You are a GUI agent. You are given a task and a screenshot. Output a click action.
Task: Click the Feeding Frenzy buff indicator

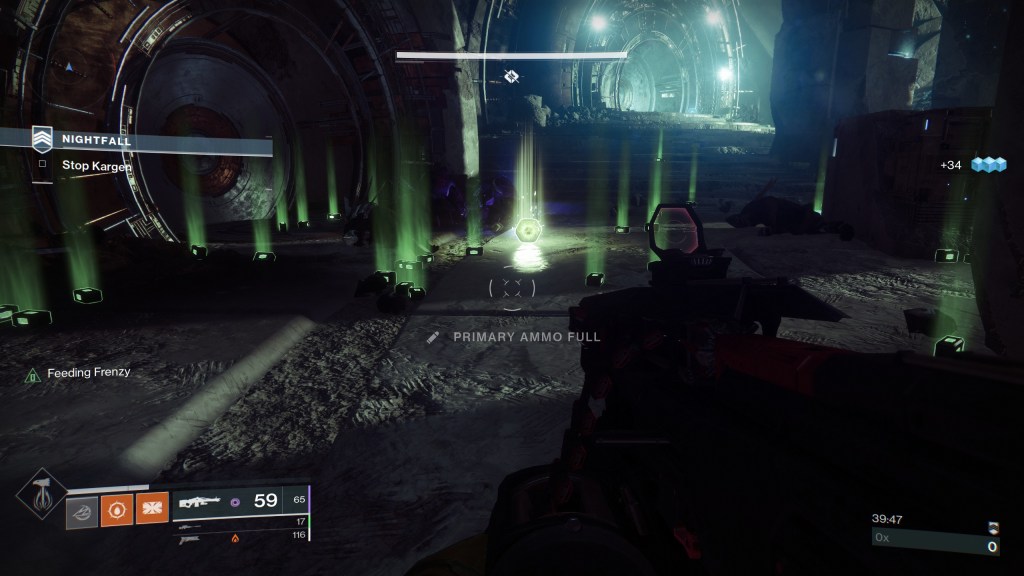[79, 373]
